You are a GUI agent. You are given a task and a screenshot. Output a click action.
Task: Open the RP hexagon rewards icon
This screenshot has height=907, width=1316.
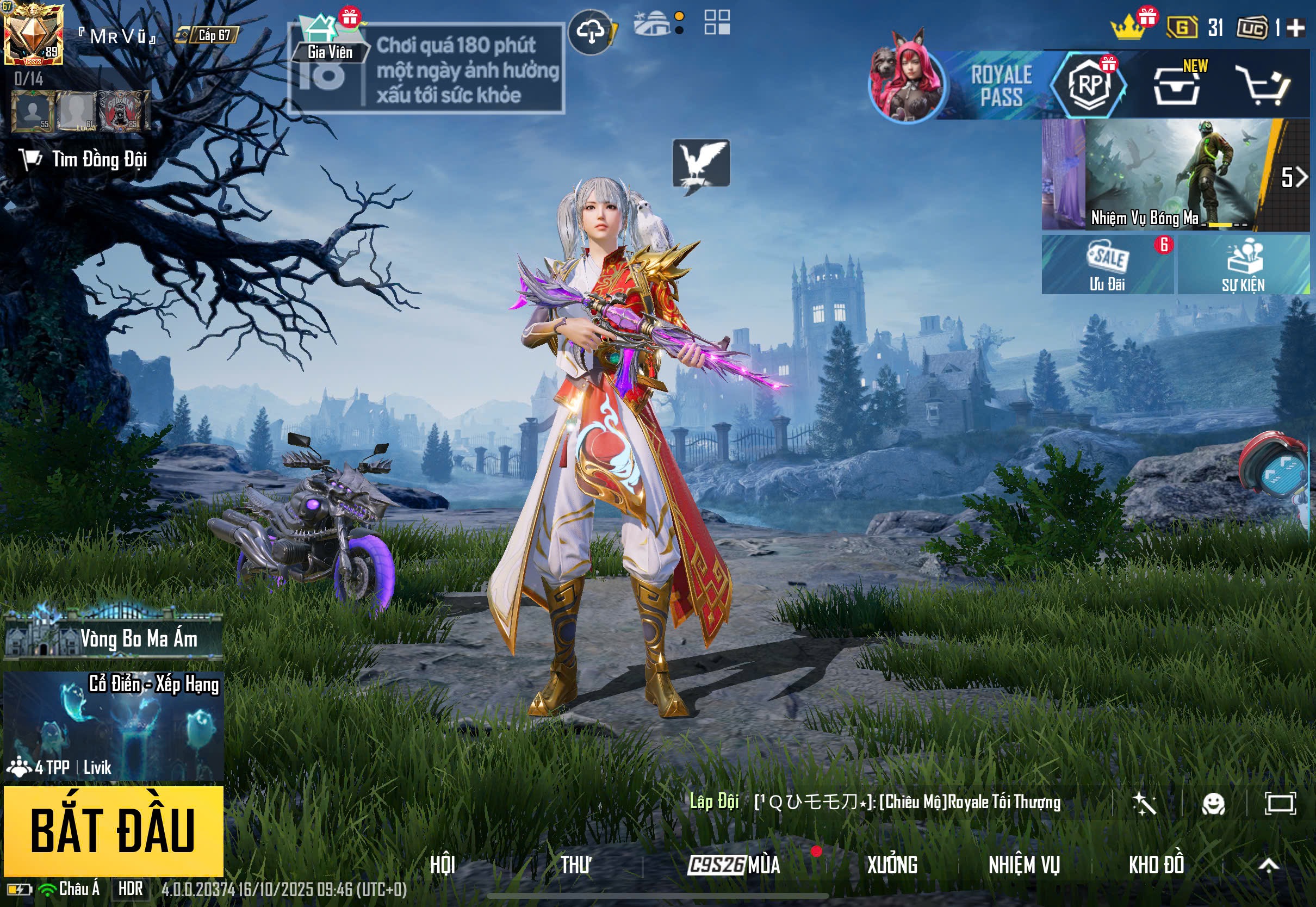point(1088,85)
